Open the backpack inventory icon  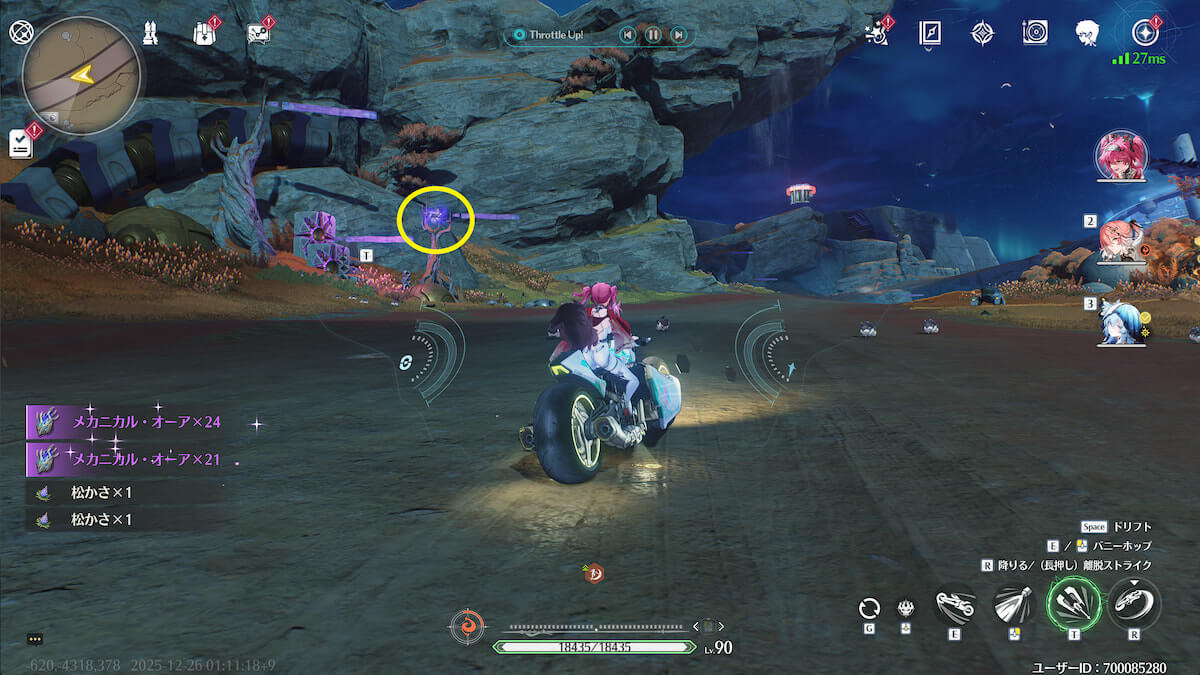[204, 33]
